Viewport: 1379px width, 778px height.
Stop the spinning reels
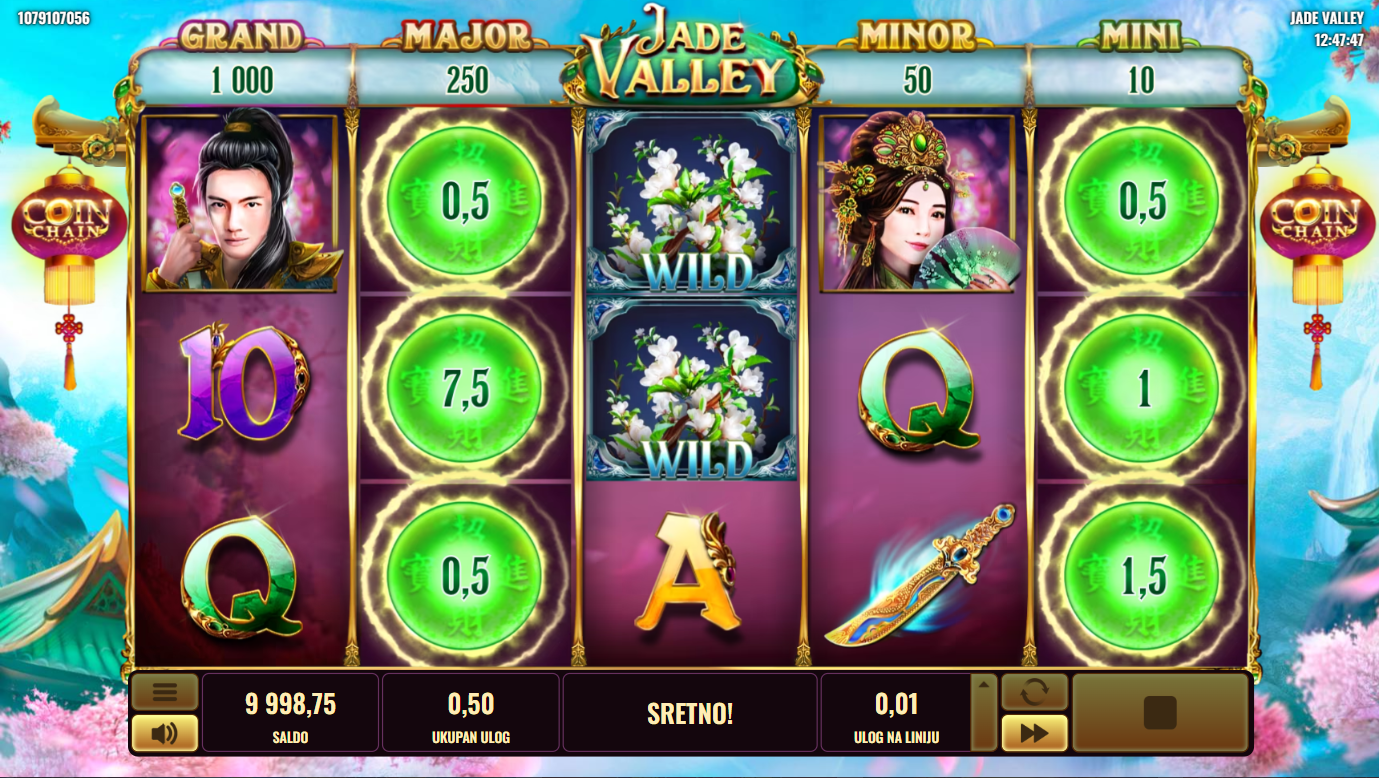1160,712
